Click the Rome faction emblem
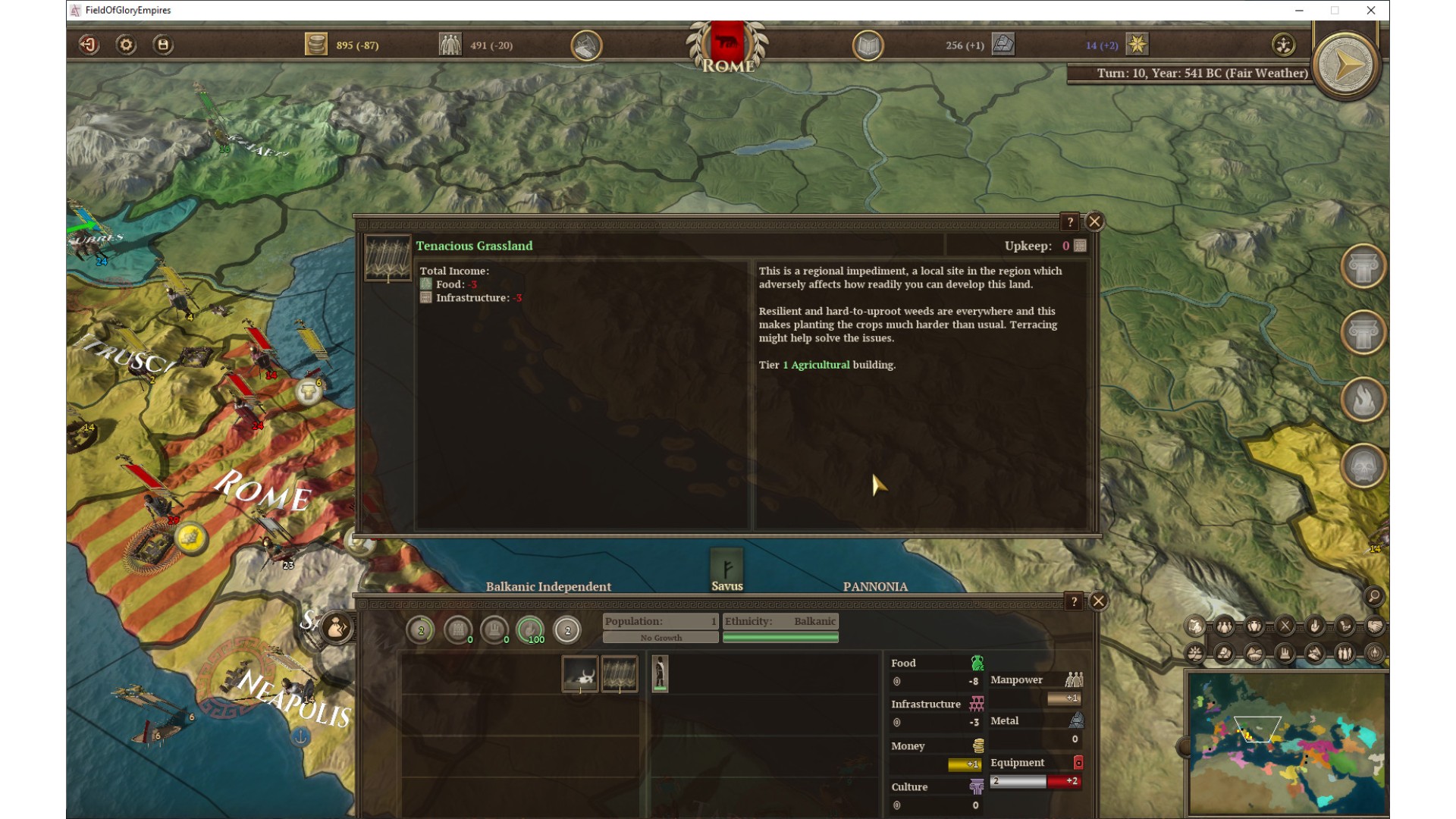The width and height of the screenshot is (1456, 819). tap(727, 45)
